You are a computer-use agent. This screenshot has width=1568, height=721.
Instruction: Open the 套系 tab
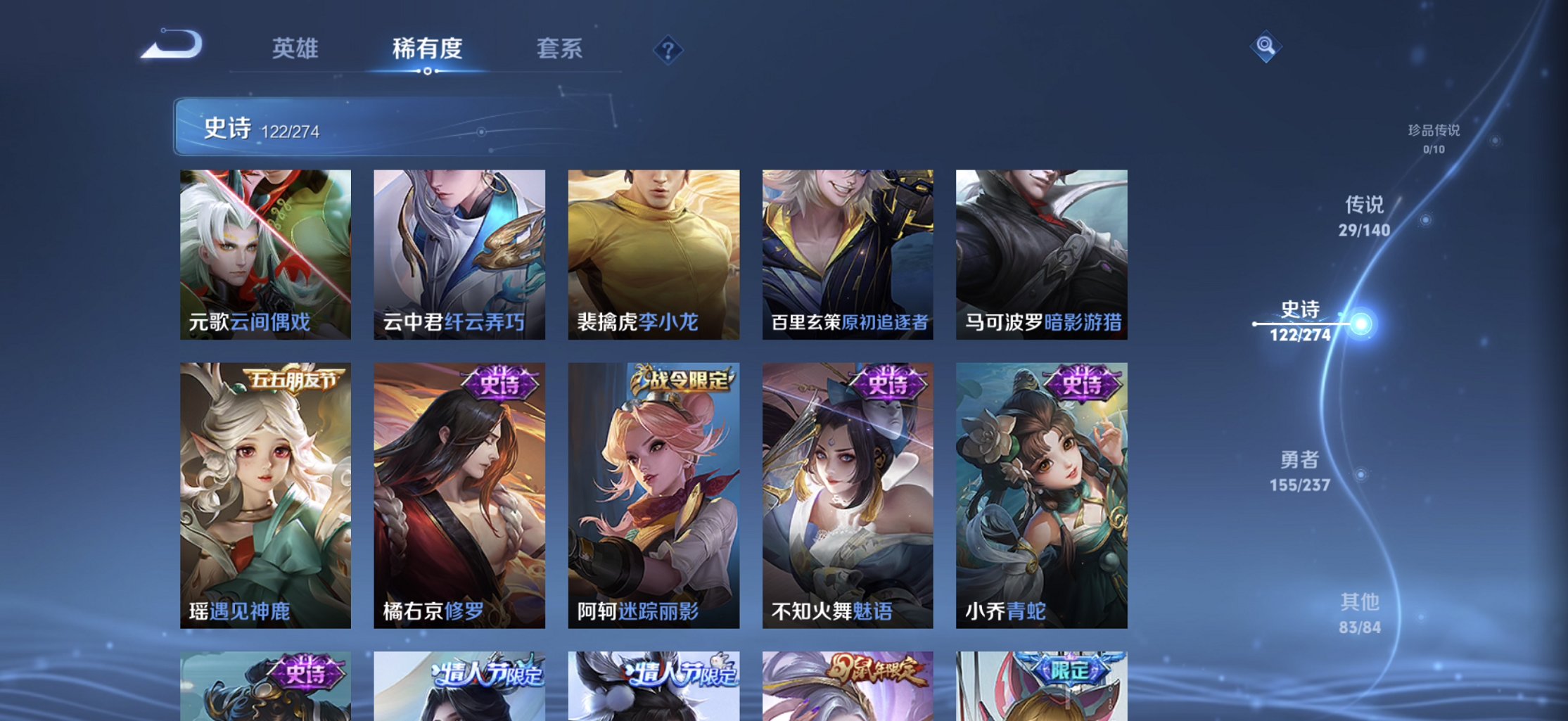point(559,49)
